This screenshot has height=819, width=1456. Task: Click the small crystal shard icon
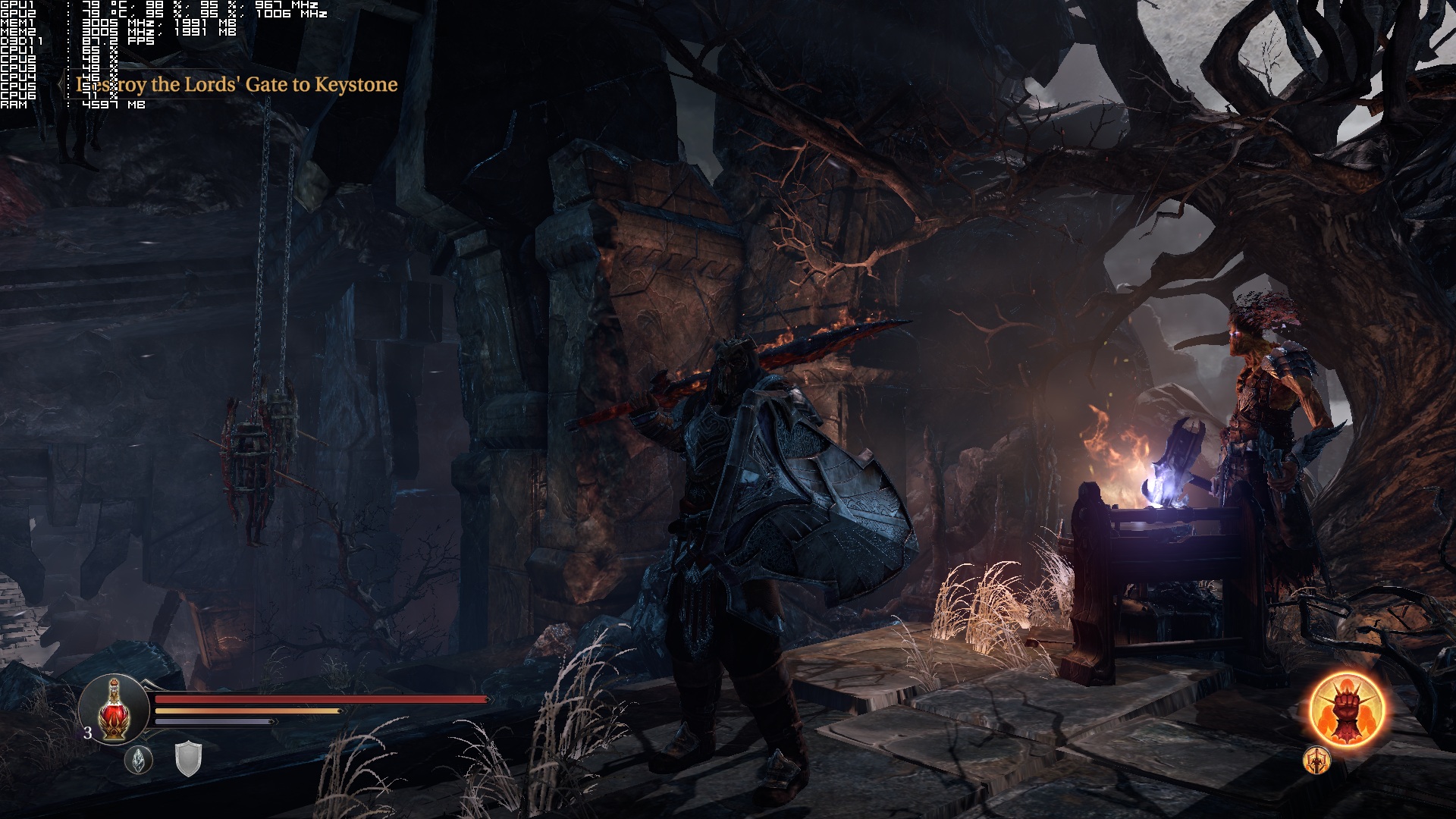139,759
